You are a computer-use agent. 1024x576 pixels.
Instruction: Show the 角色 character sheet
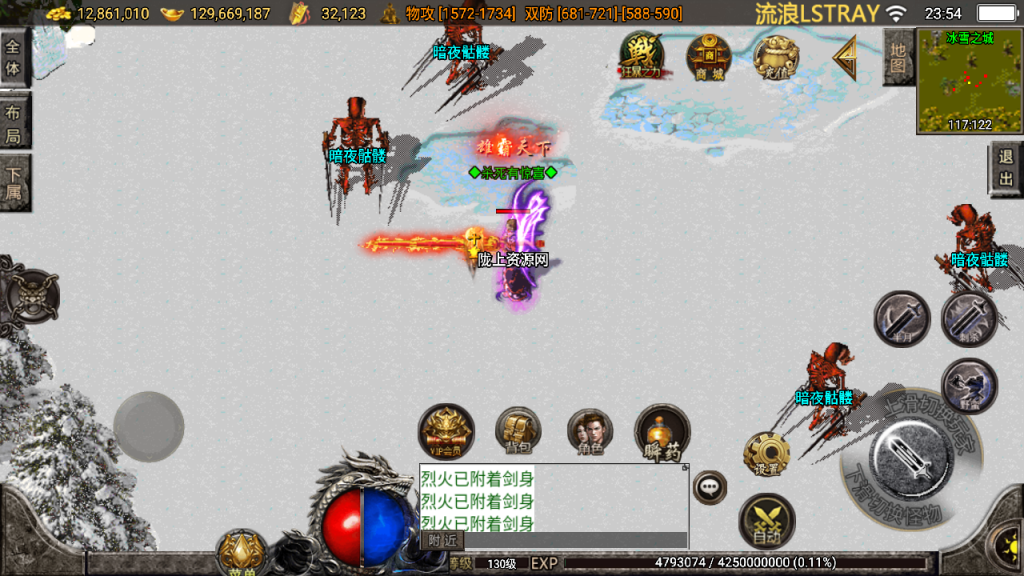(590, 432)
